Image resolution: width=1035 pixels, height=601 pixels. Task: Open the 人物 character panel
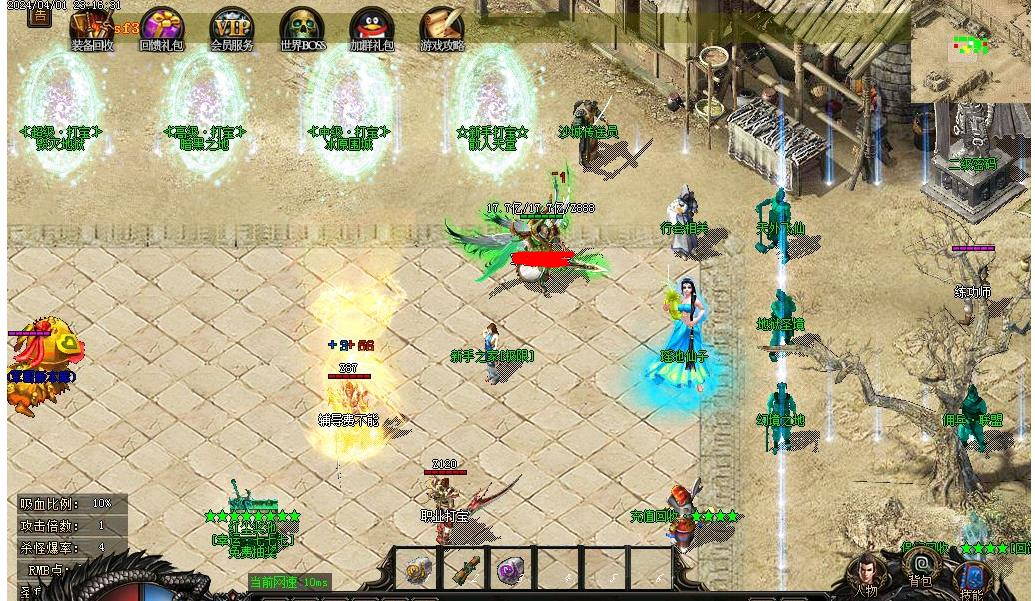(866, 575)
